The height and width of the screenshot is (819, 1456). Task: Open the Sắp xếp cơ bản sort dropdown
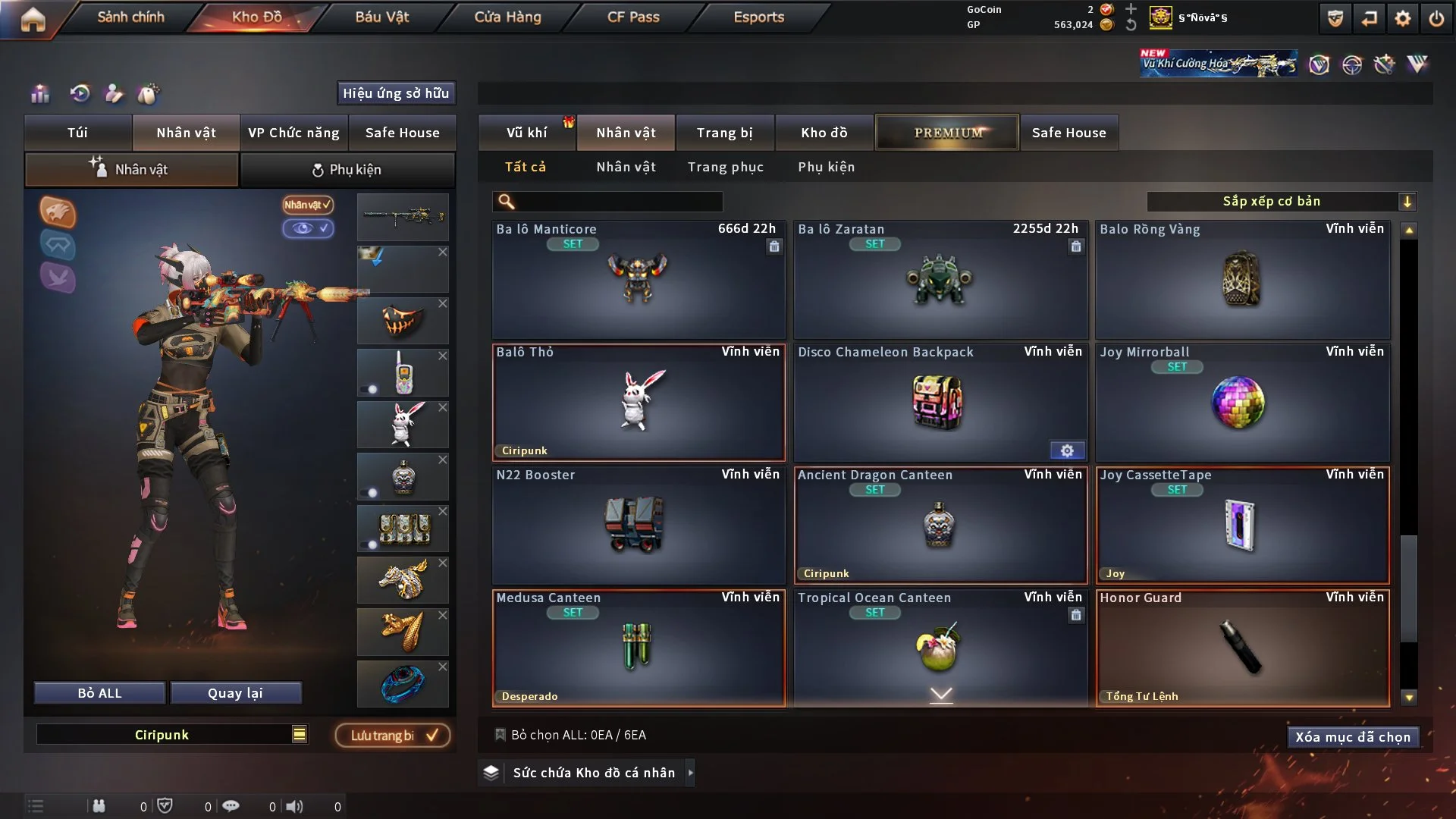(x=1281, y=201)
